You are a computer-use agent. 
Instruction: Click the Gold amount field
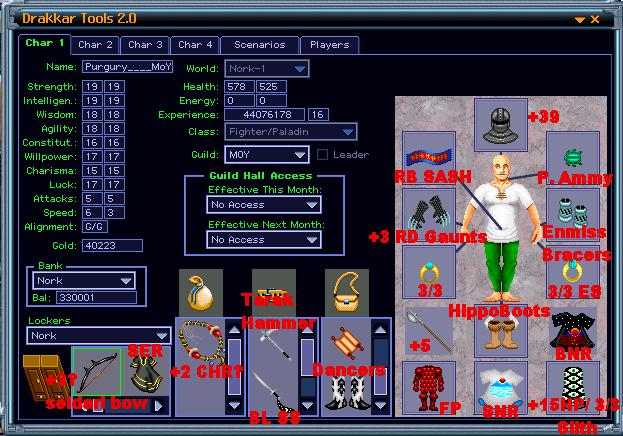pos(110,245)
